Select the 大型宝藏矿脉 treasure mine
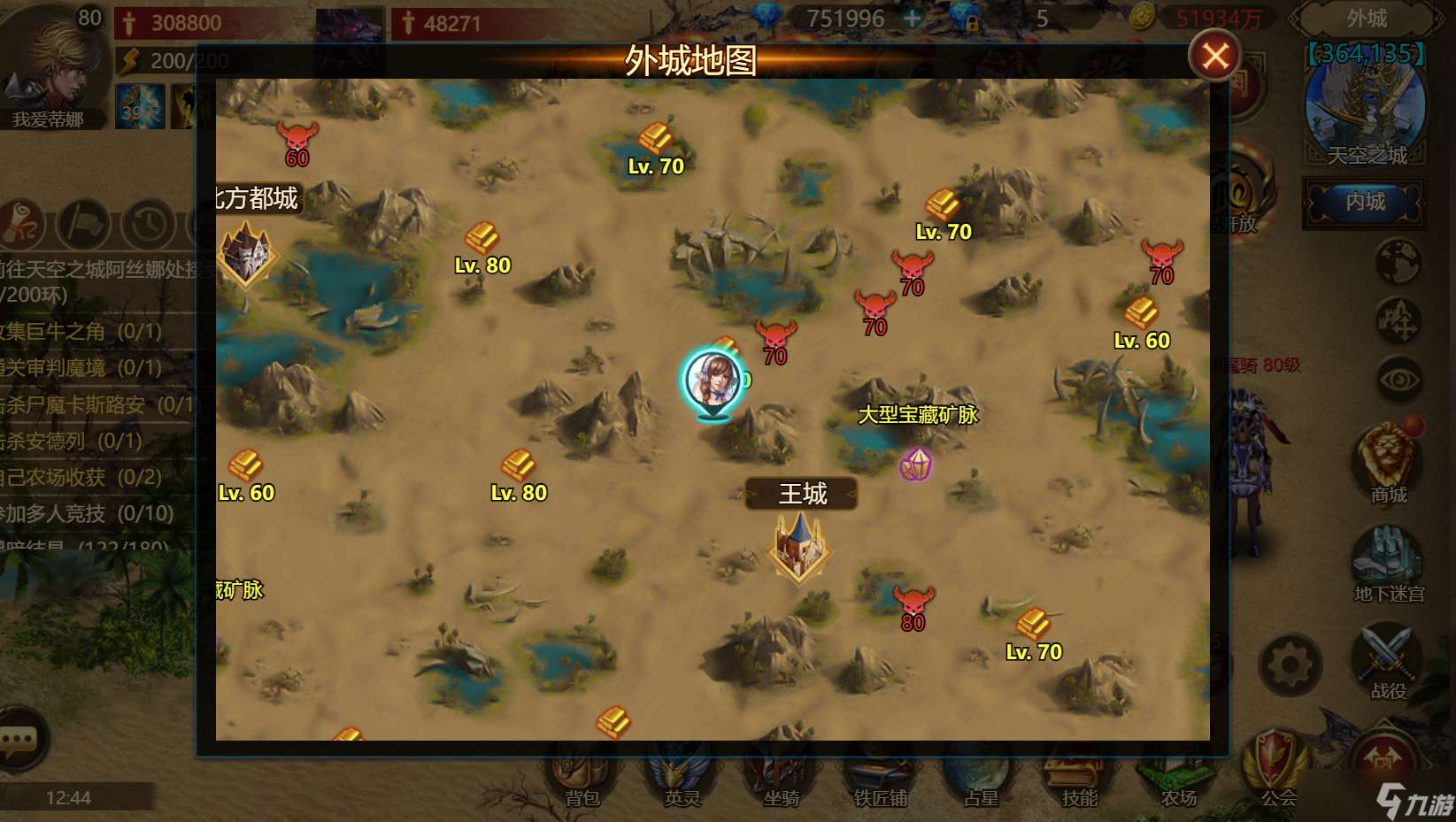The image size is (1456, 822). [x=915, y=465]
